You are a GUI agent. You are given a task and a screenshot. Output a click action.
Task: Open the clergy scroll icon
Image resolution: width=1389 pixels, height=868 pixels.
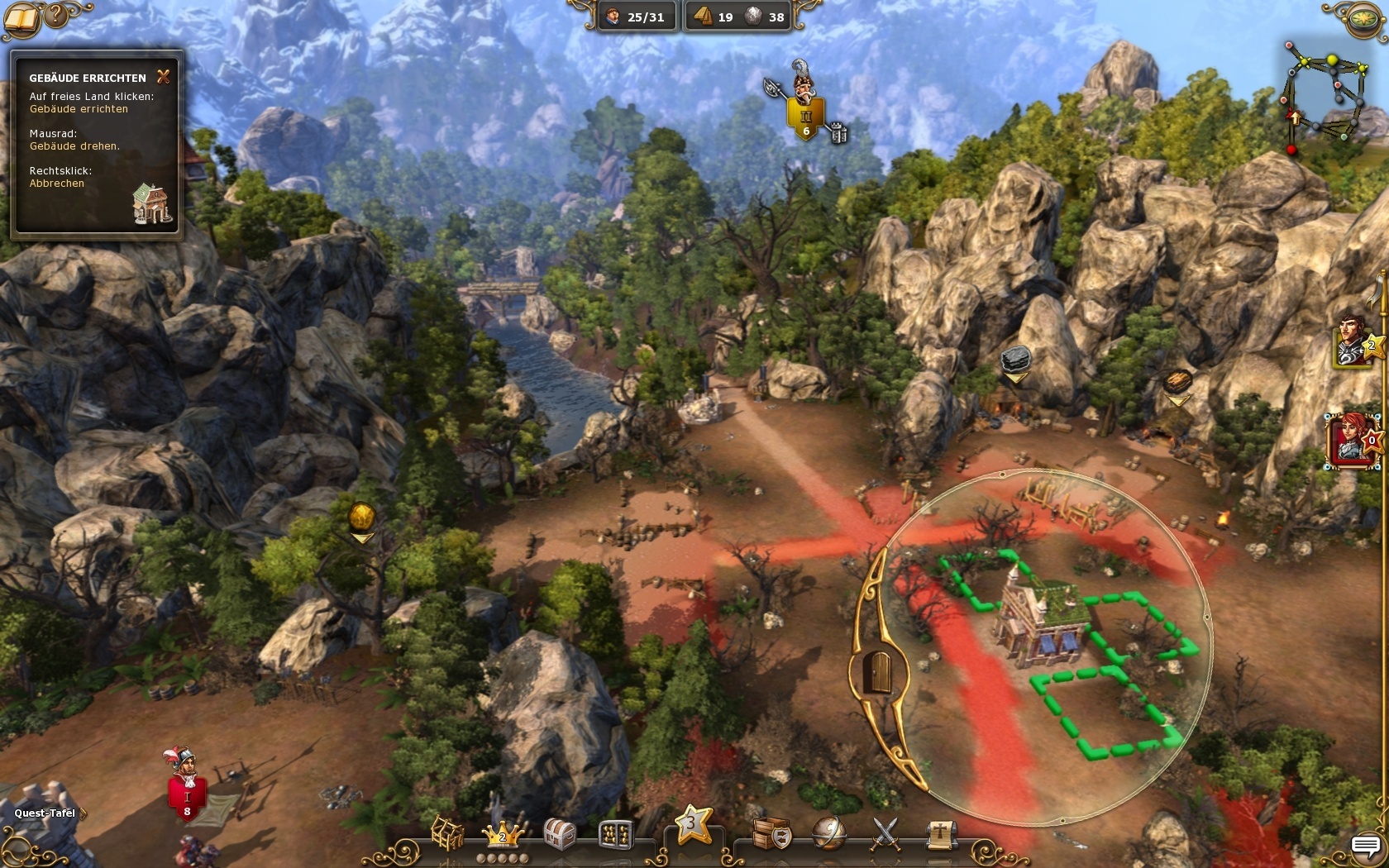(x=941, y=833)
